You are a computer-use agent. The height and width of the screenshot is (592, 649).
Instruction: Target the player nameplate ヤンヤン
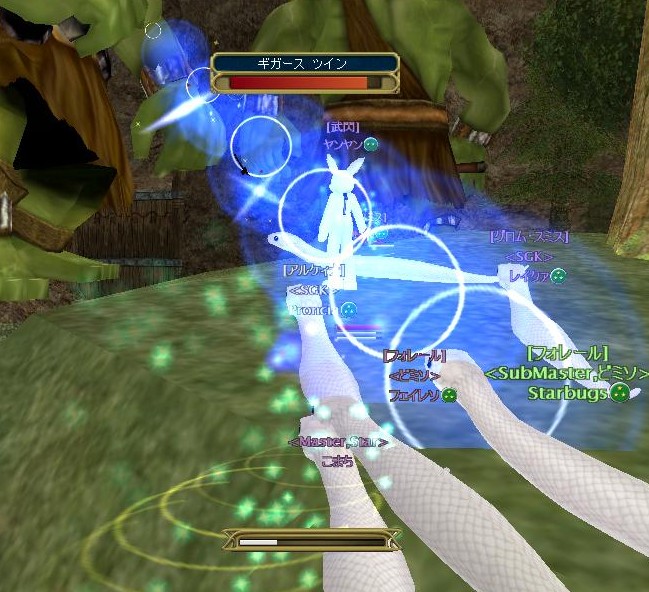pos(343,144)
